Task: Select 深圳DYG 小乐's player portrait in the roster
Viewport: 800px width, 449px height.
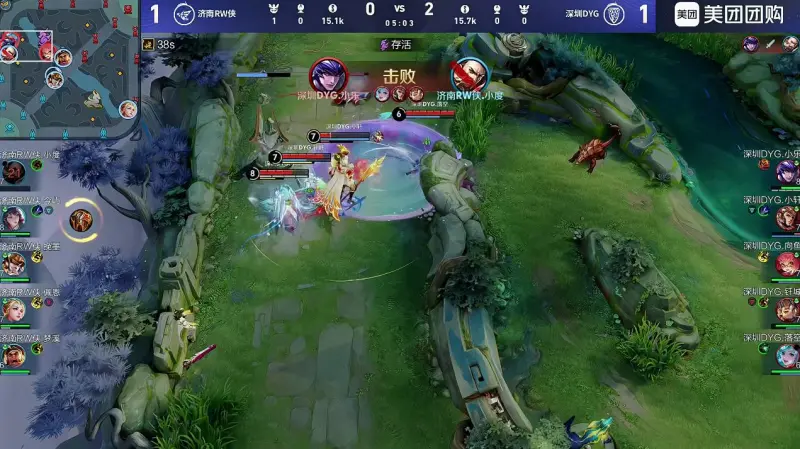Action: coord(787,172)
